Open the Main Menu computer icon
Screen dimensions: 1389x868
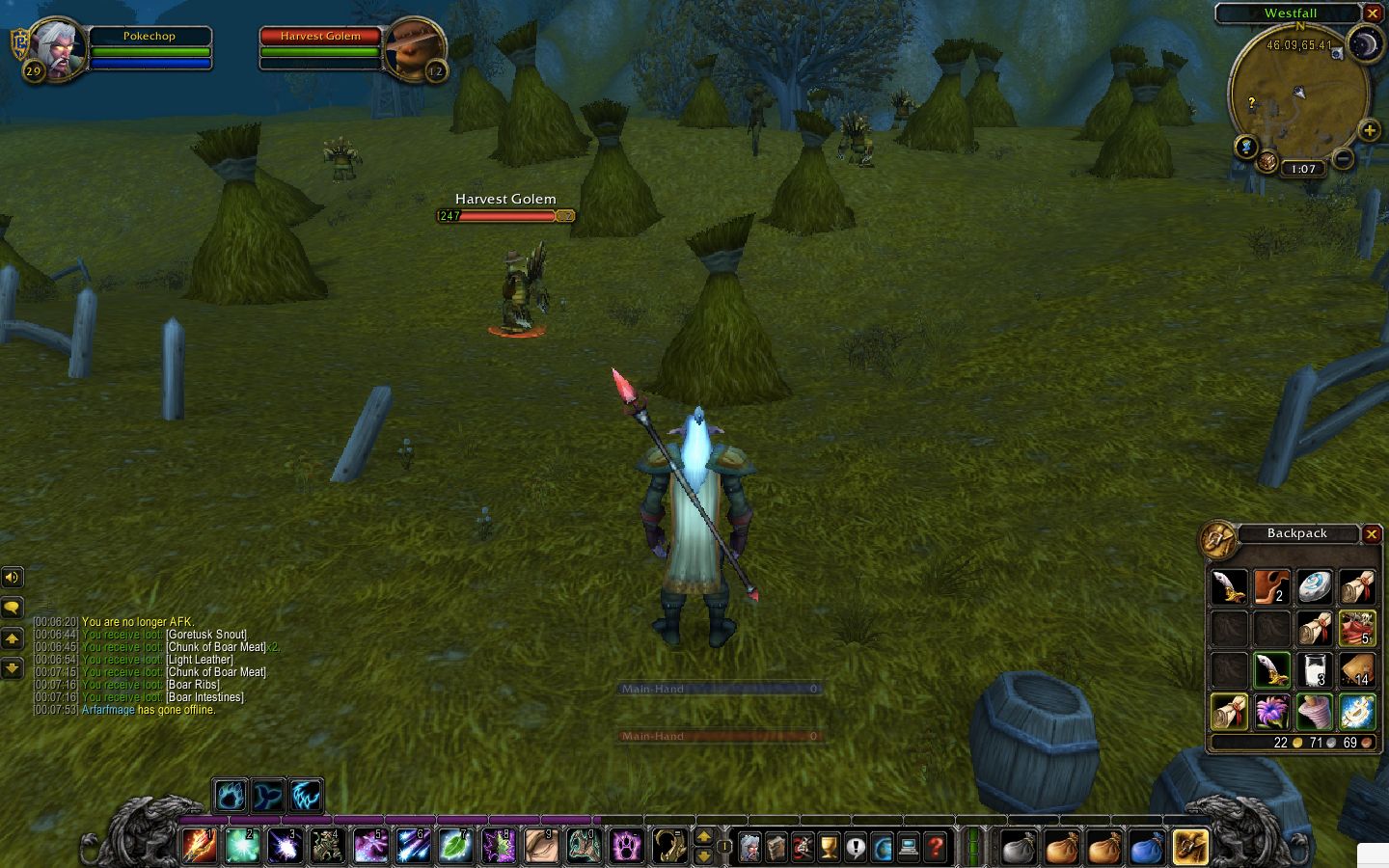[908, 847]
